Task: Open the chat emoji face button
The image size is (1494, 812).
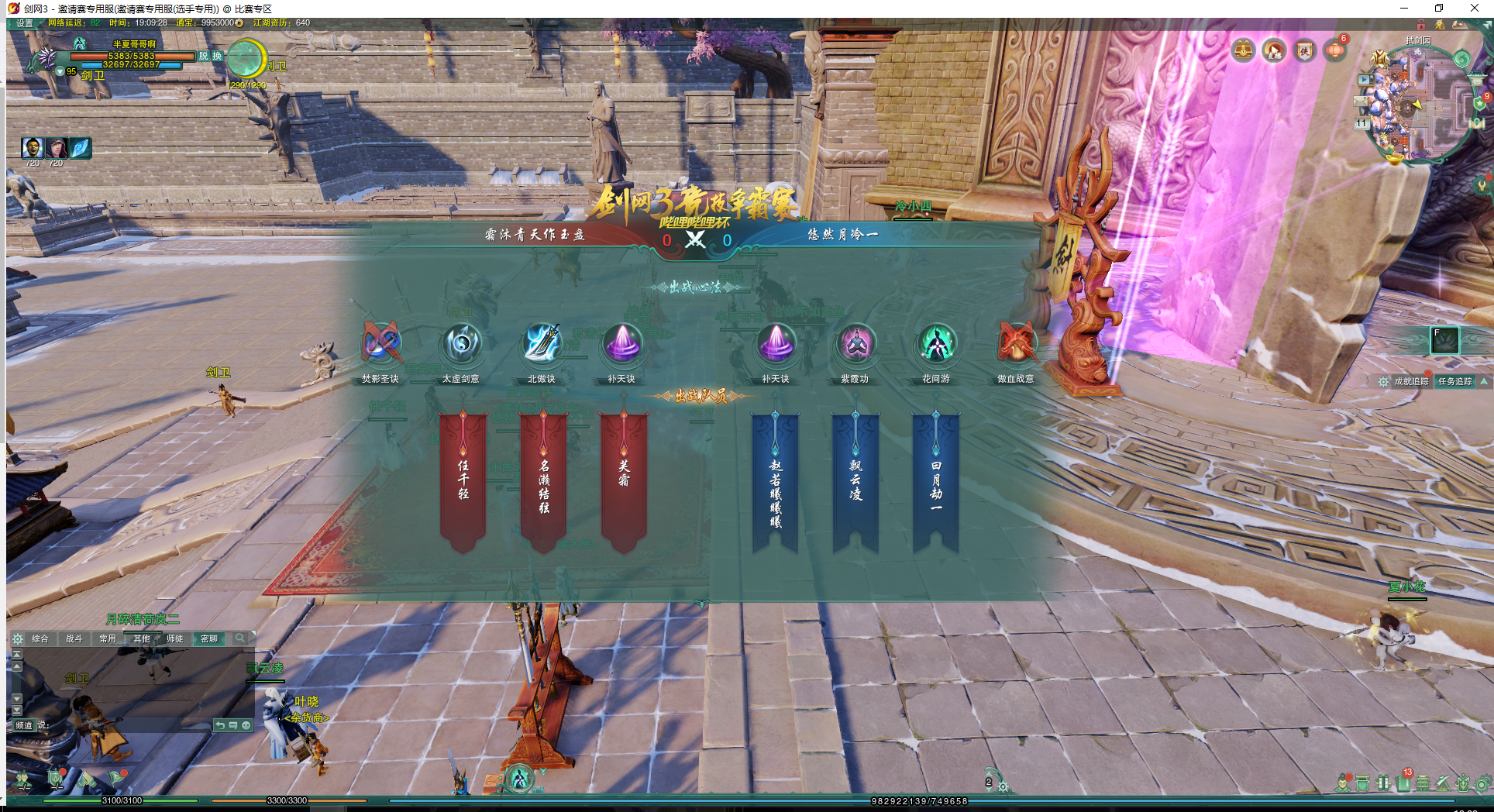Action: 246,725
